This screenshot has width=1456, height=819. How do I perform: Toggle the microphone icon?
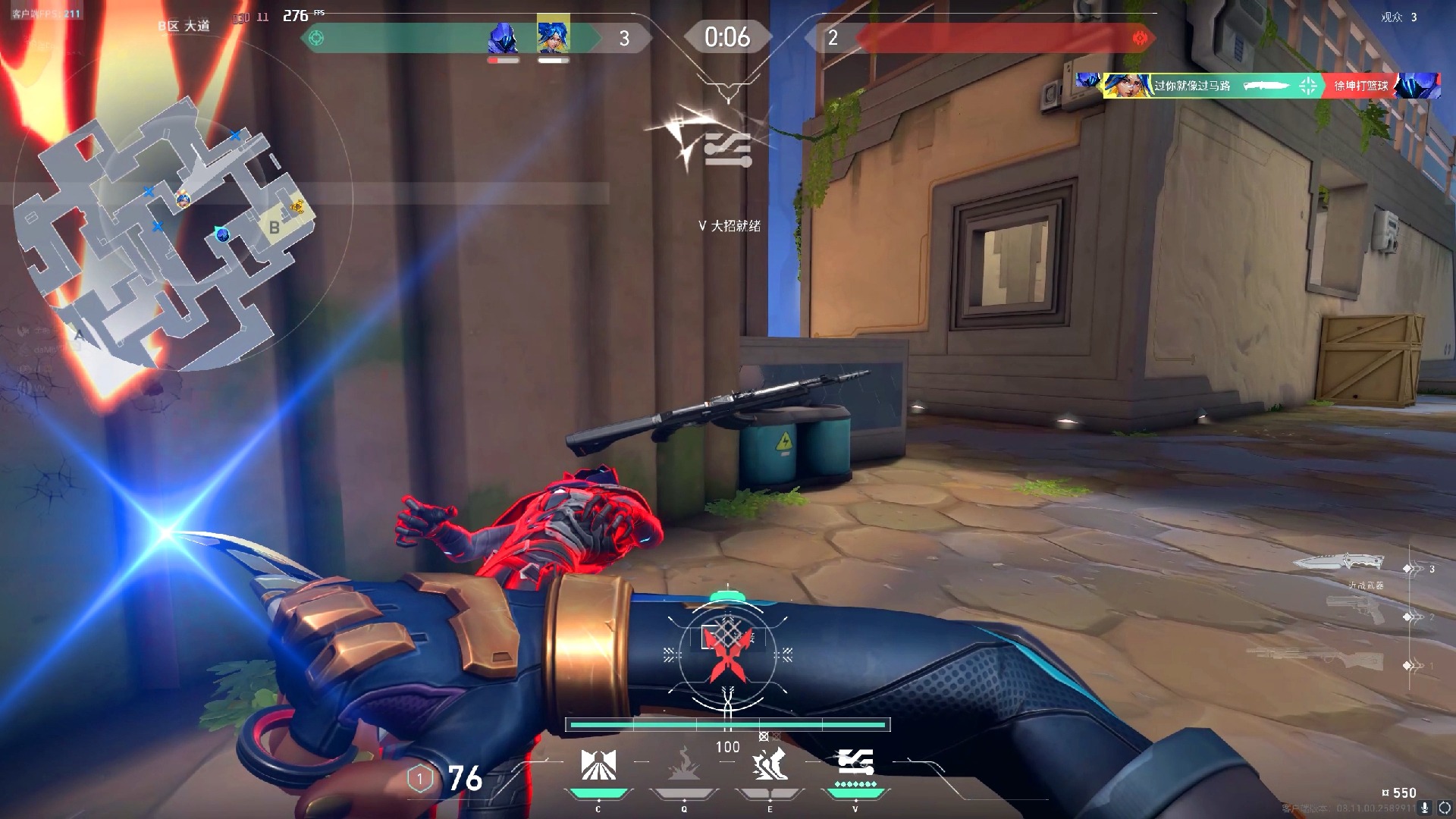(1425, 808)
